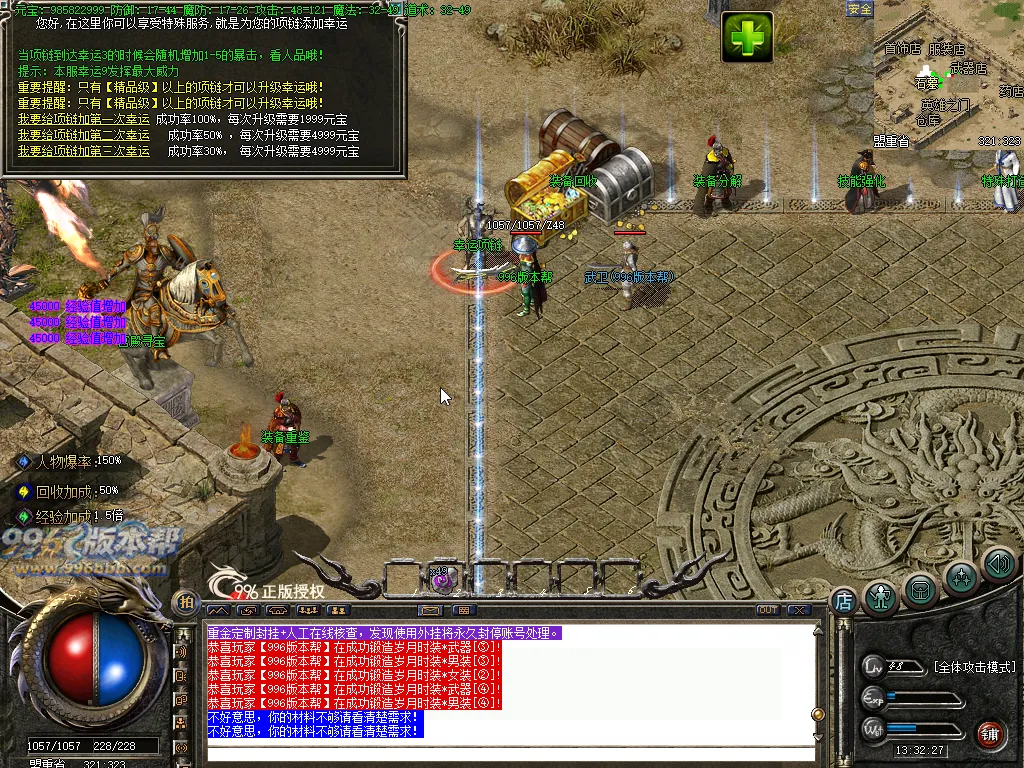Click the red 铺 stall button
The image size is (1024, 768).
990,733
